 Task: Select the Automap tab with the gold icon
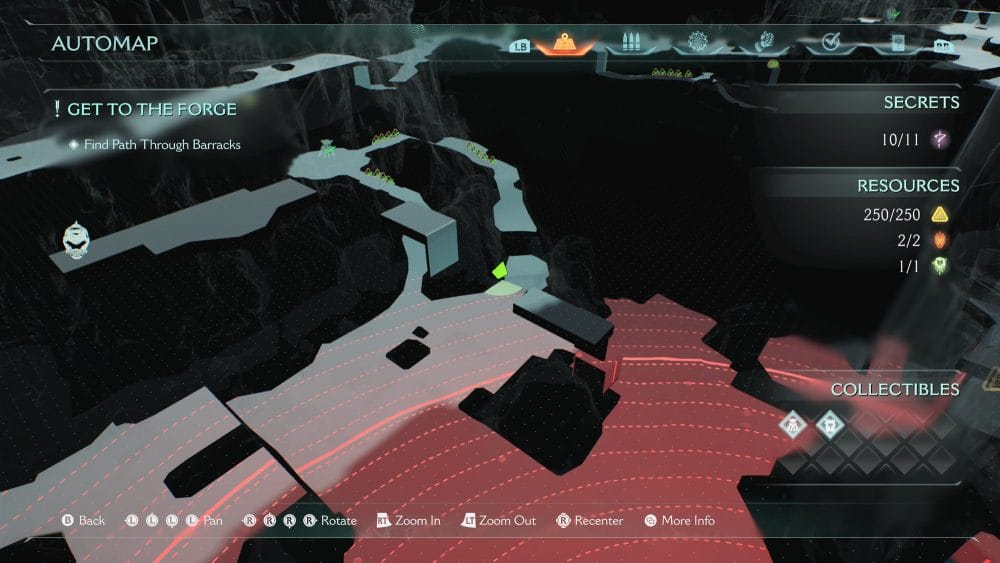[566, 43]
